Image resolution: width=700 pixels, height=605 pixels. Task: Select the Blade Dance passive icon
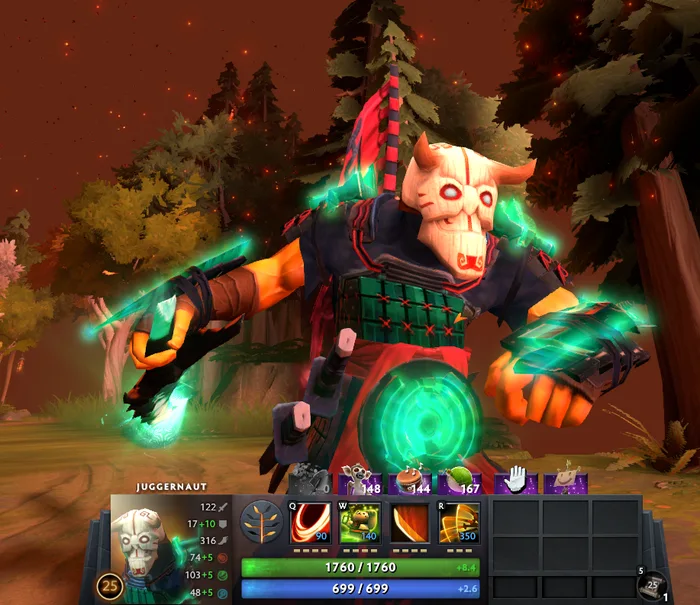(409, 523)
